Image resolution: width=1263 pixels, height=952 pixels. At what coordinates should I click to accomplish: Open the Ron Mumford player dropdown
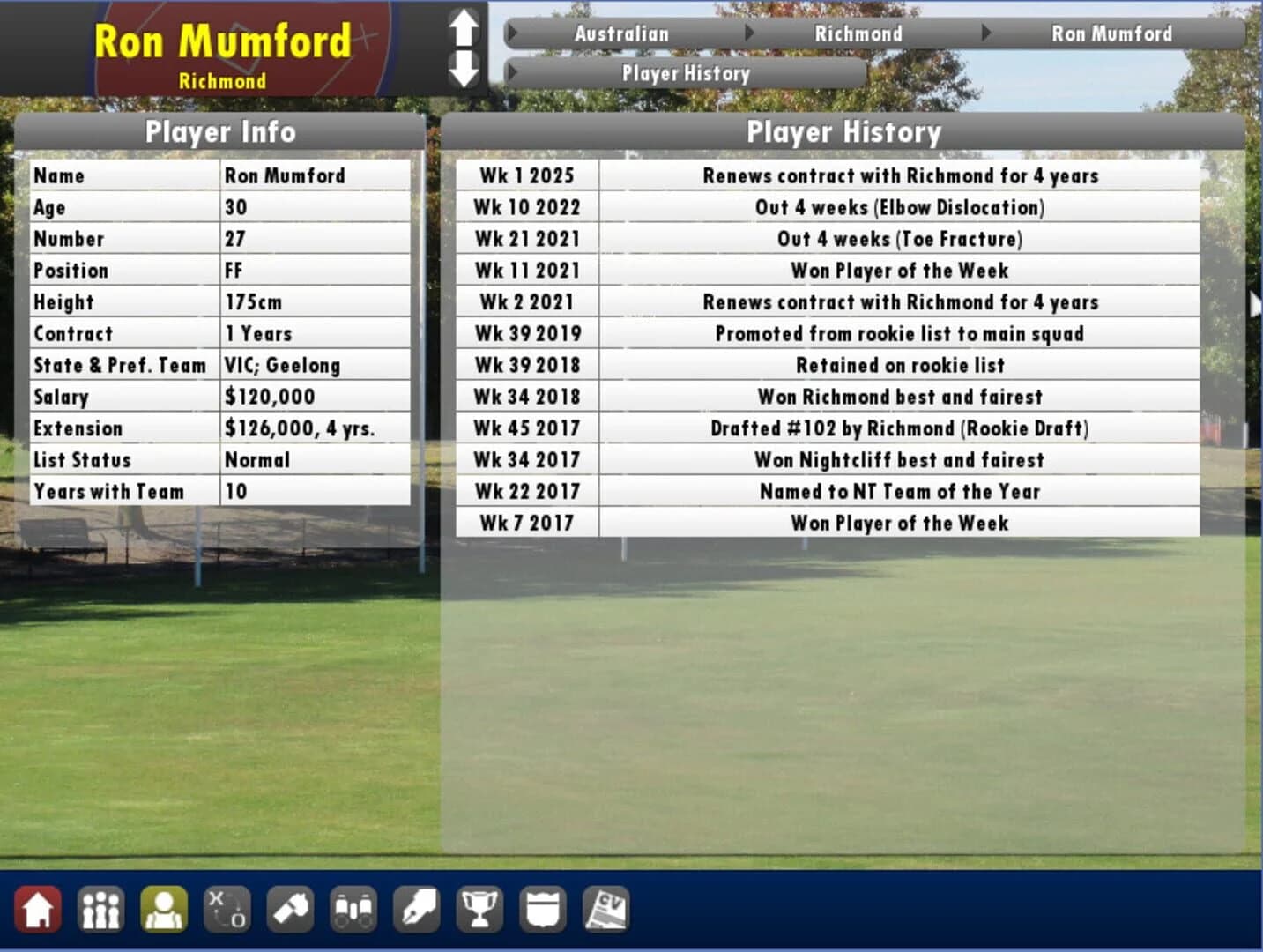(1112, 33)
